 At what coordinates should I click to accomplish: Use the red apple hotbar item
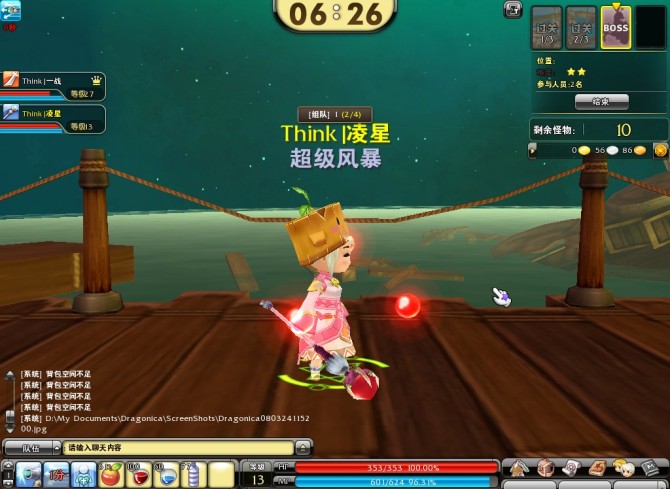(111, 474)
